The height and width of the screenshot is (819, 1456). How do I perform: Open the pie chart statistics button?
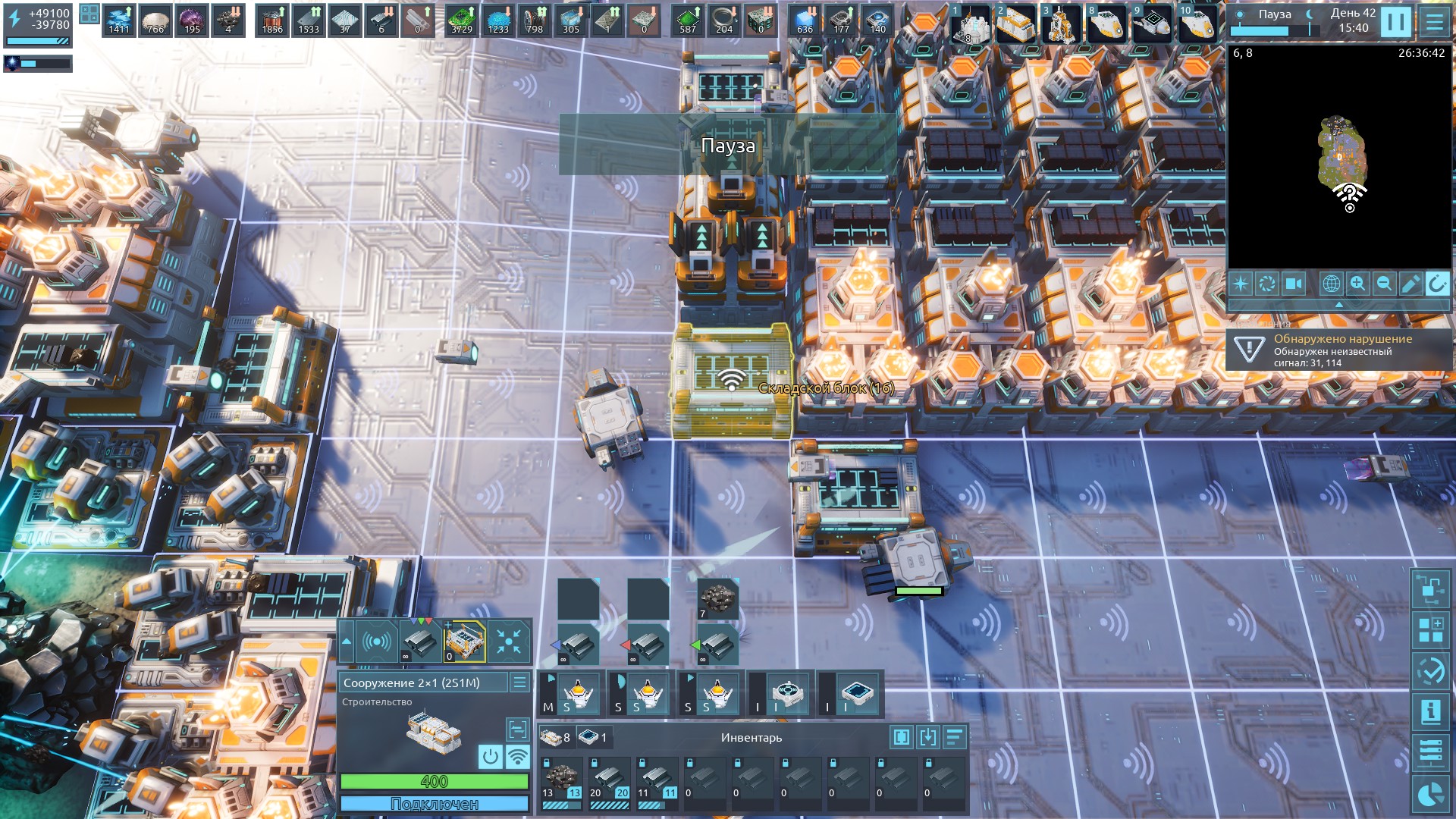click(x=1430, y=795)
